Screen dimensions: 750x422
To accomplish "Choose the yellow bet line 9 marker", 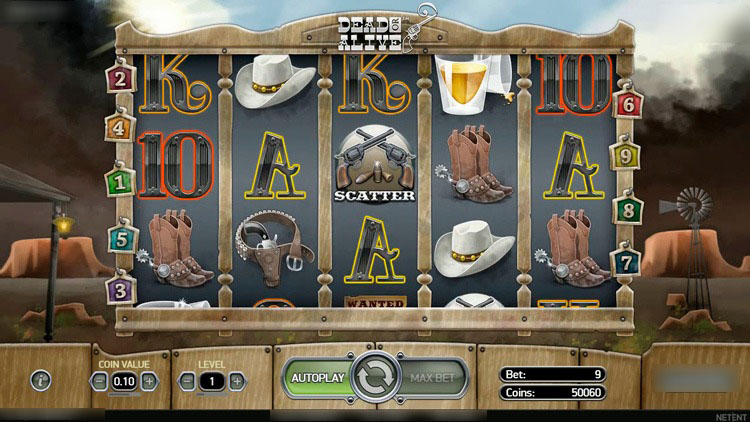I will pyautogui.click(x=626, y=157).
